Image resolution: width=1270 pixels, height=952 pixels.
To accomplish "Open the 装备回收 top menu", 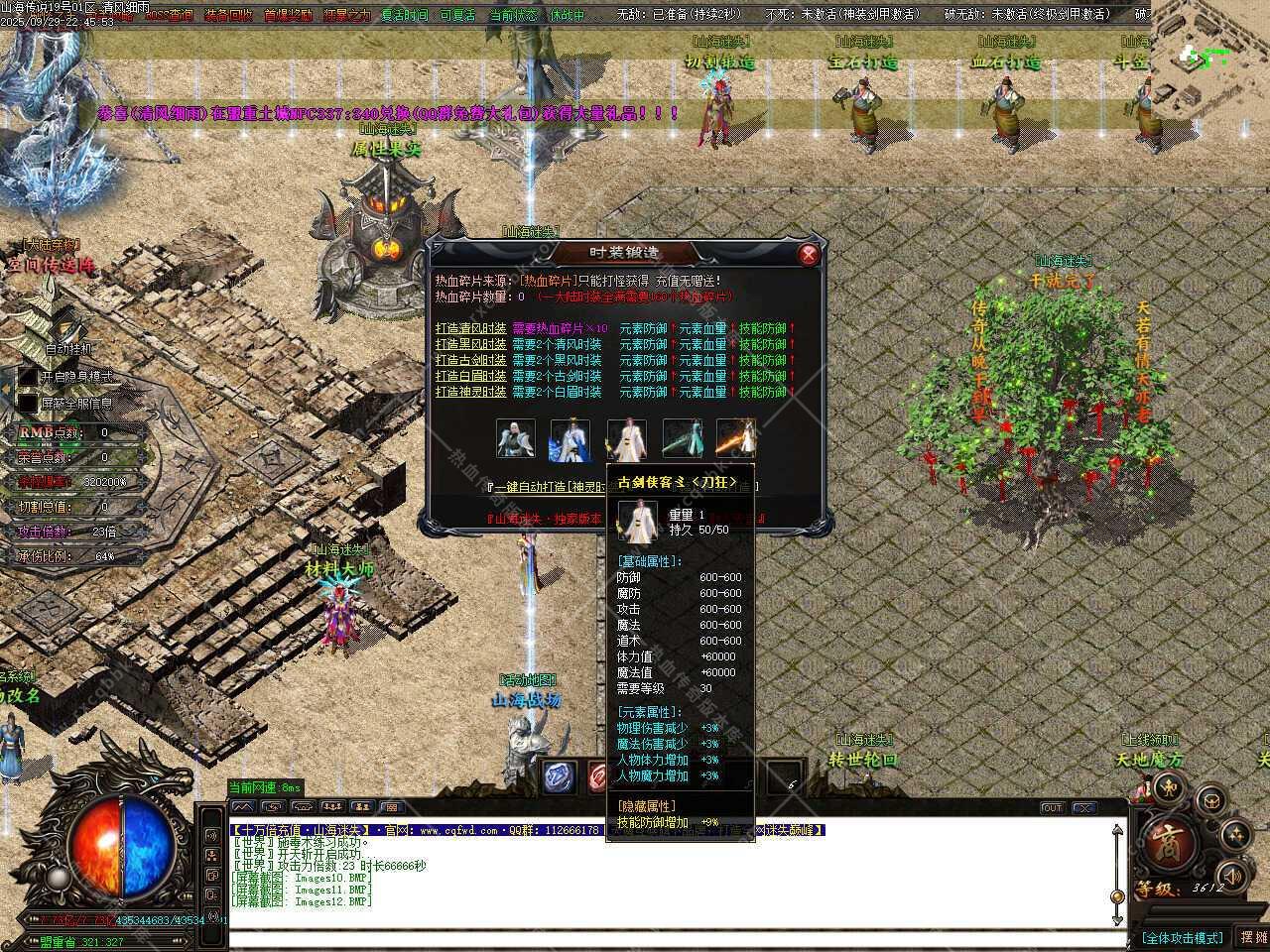I will (x=228, y=15).
